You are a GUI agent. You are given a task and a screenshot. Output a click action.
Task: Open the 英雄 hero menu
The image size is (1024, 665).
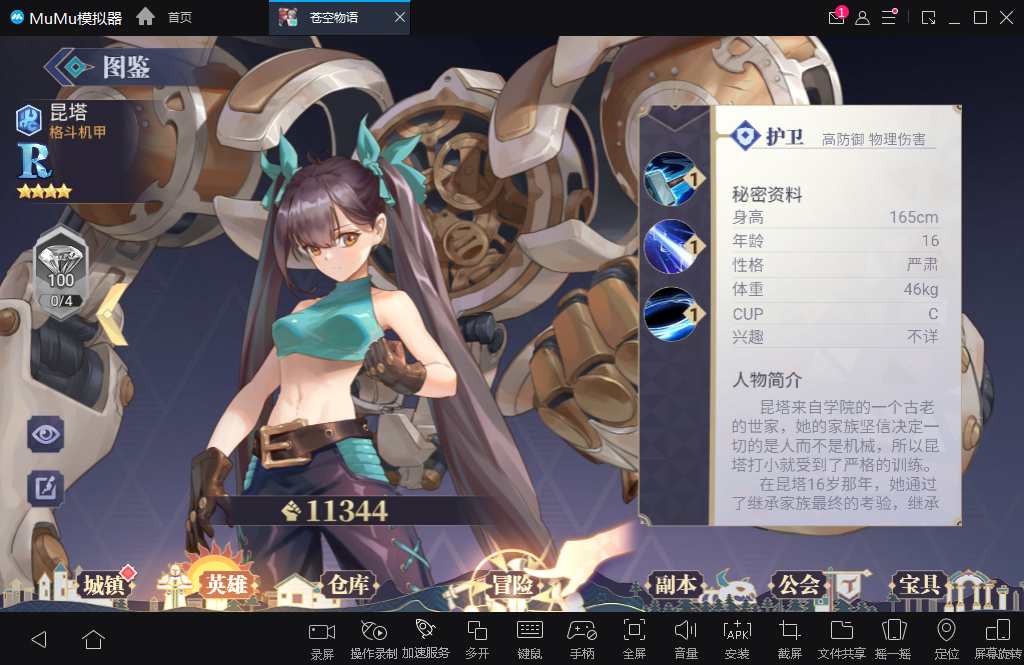click(x=226, y=584)
